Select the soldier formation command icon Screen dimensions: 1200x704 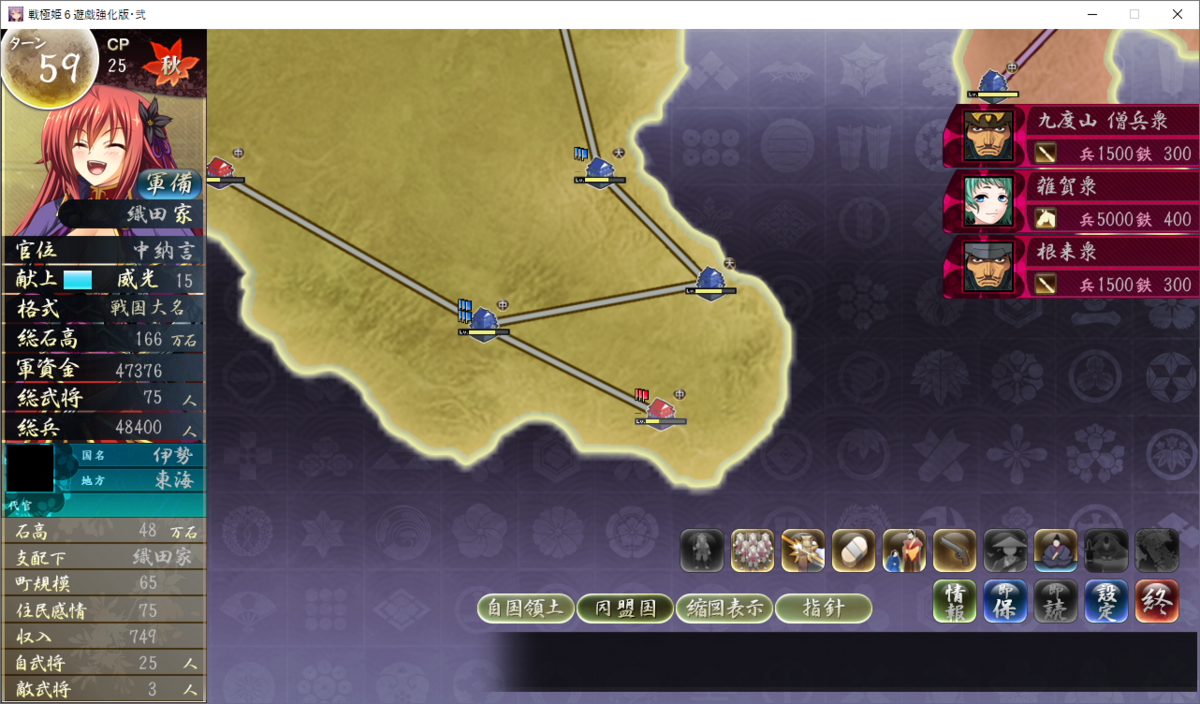point(752,551)
